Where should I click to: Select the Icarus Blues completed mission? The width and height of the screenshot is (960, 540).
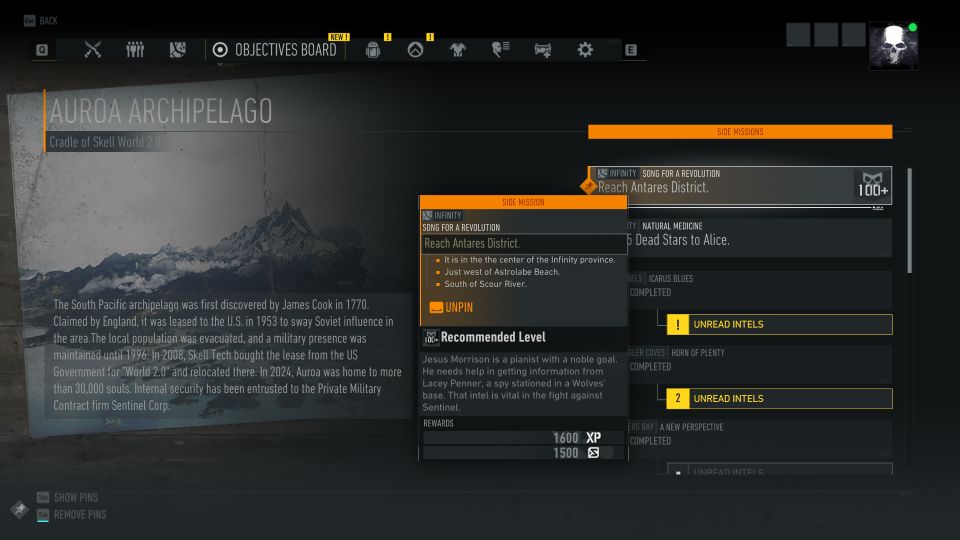760,286
